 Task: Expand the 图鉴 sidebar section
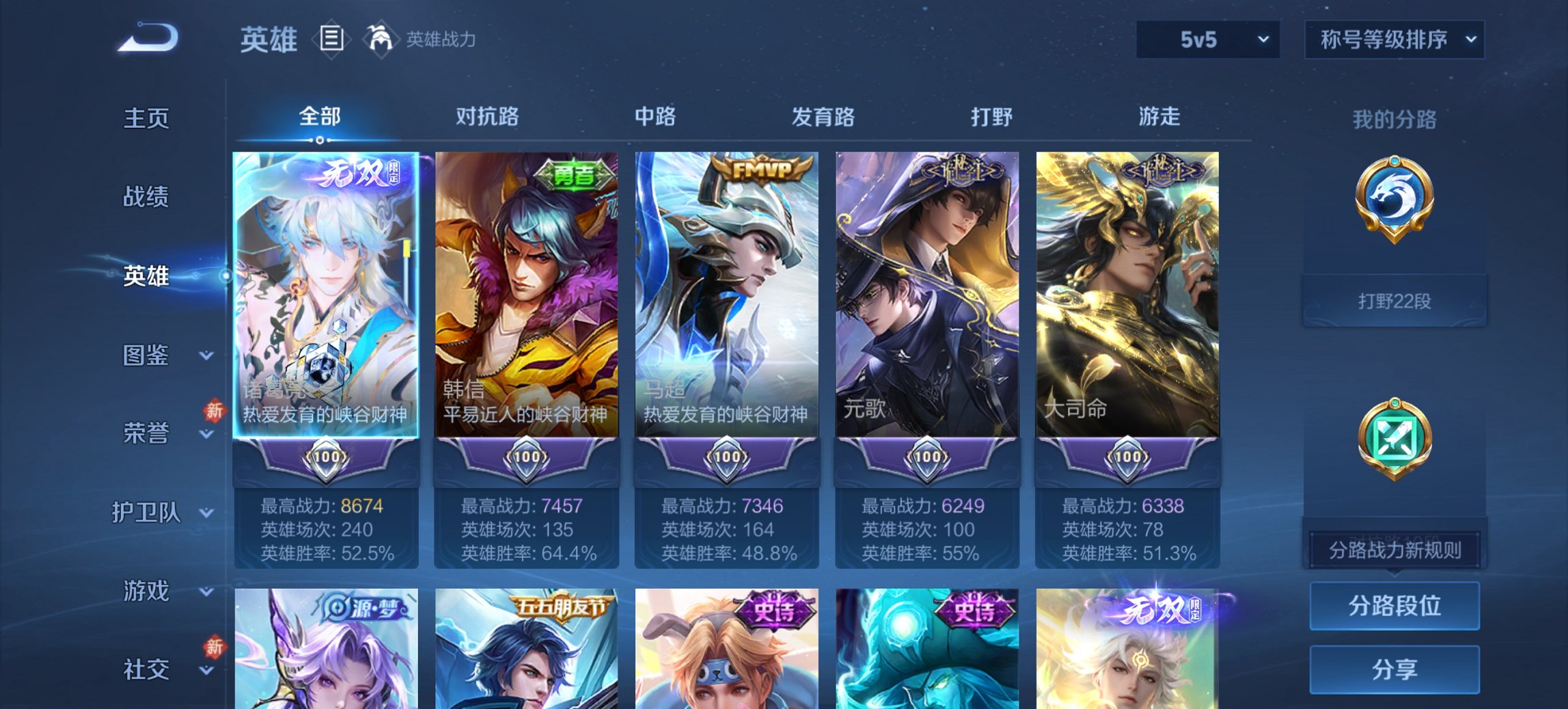coord(164,356)
